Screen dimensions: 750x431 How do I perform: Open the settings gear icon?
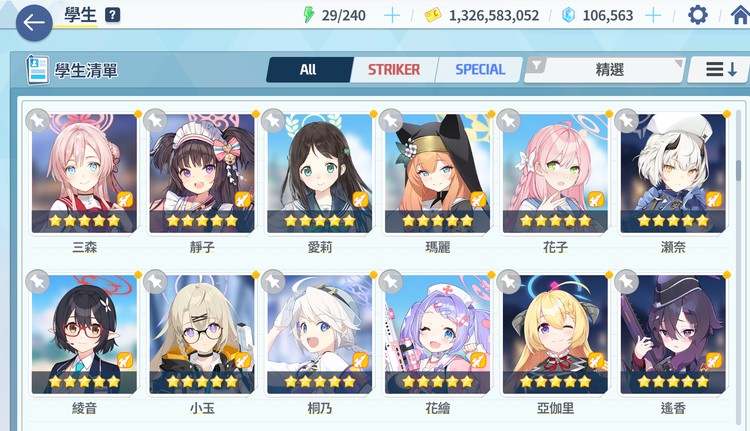(697, 15)
